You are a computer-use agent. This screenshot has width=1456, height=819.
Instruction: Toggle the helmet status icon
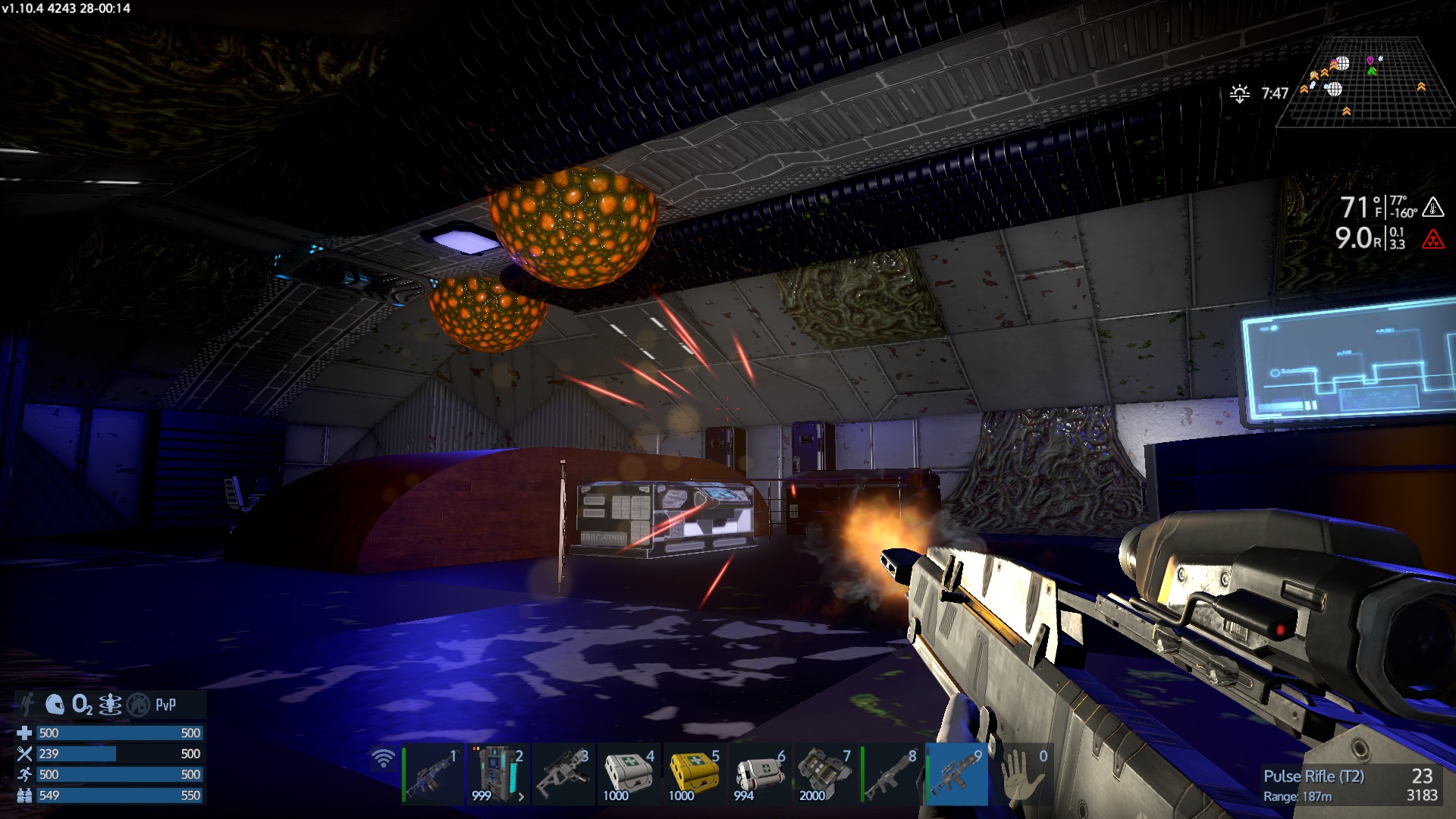pos(55,704)
